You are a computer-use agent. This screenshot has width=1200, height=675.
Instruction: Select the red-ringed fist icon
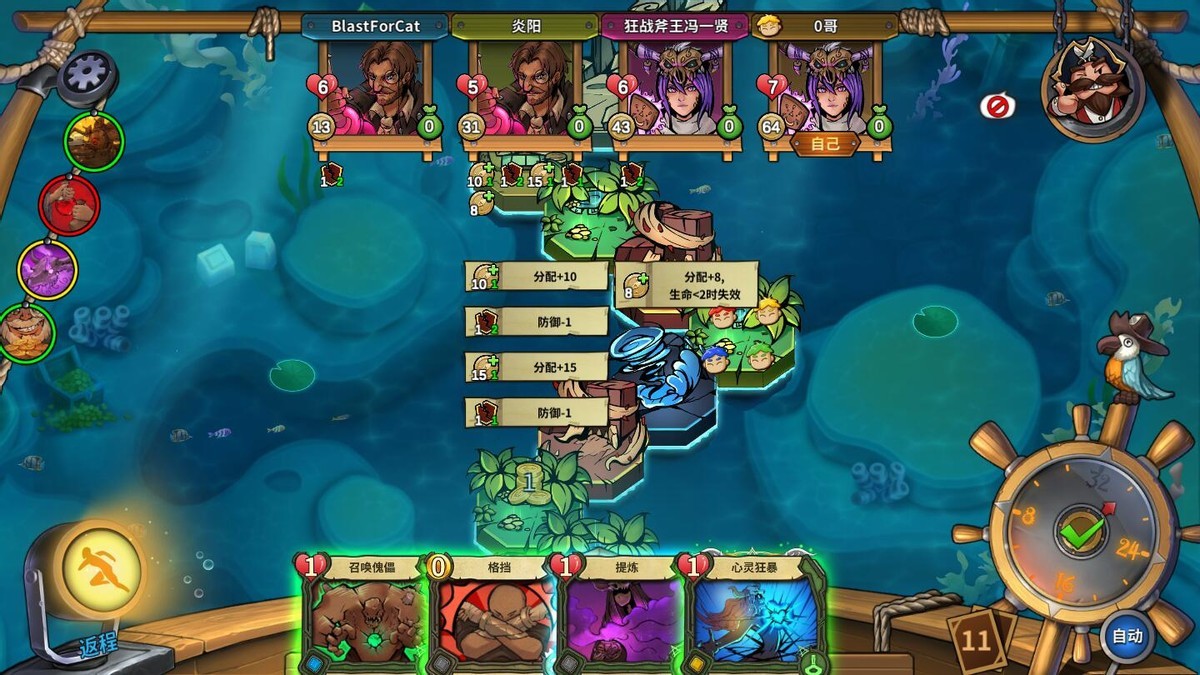click(x=69, y=204)
